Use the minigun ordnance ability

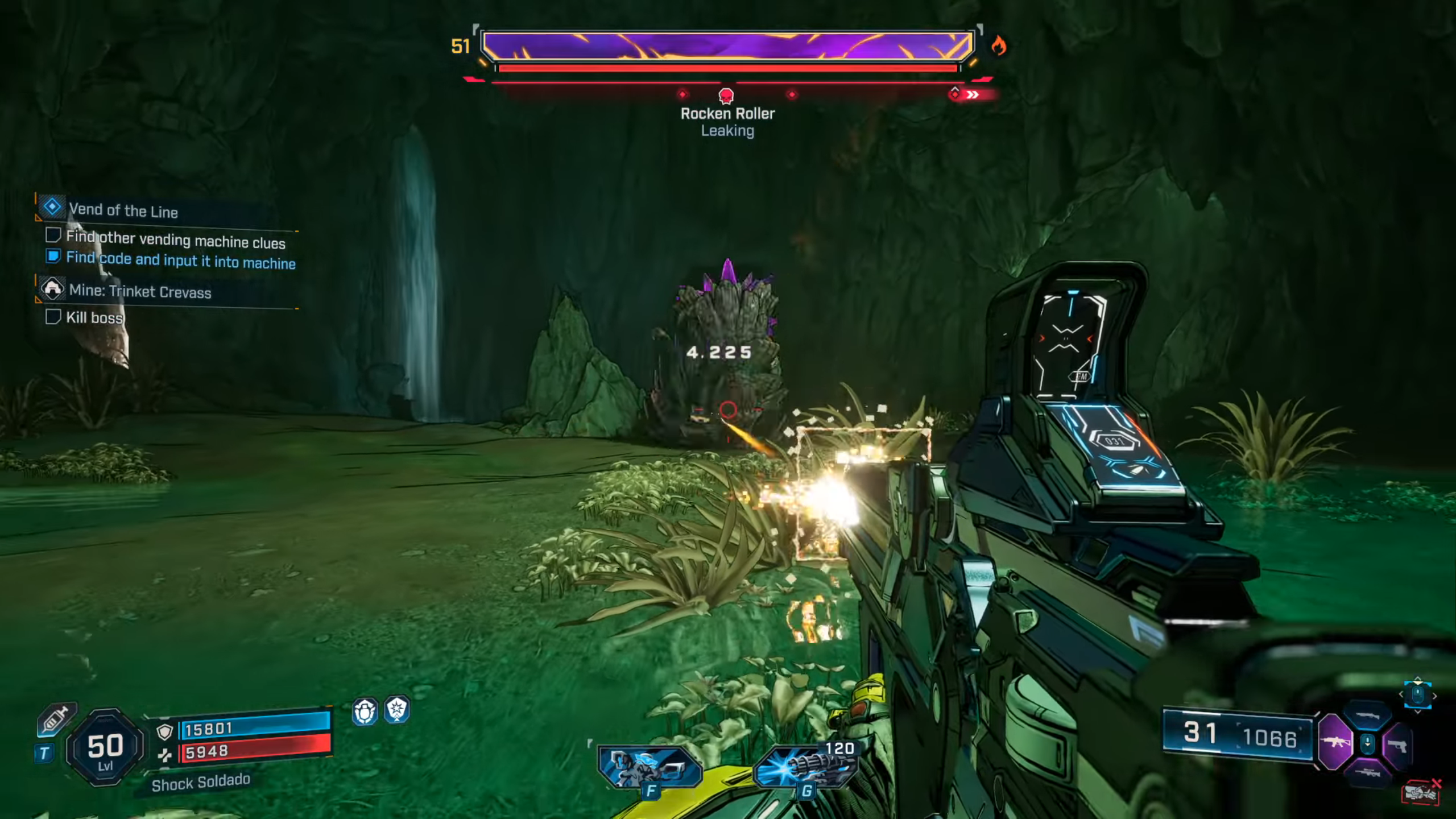coord(805,766)
